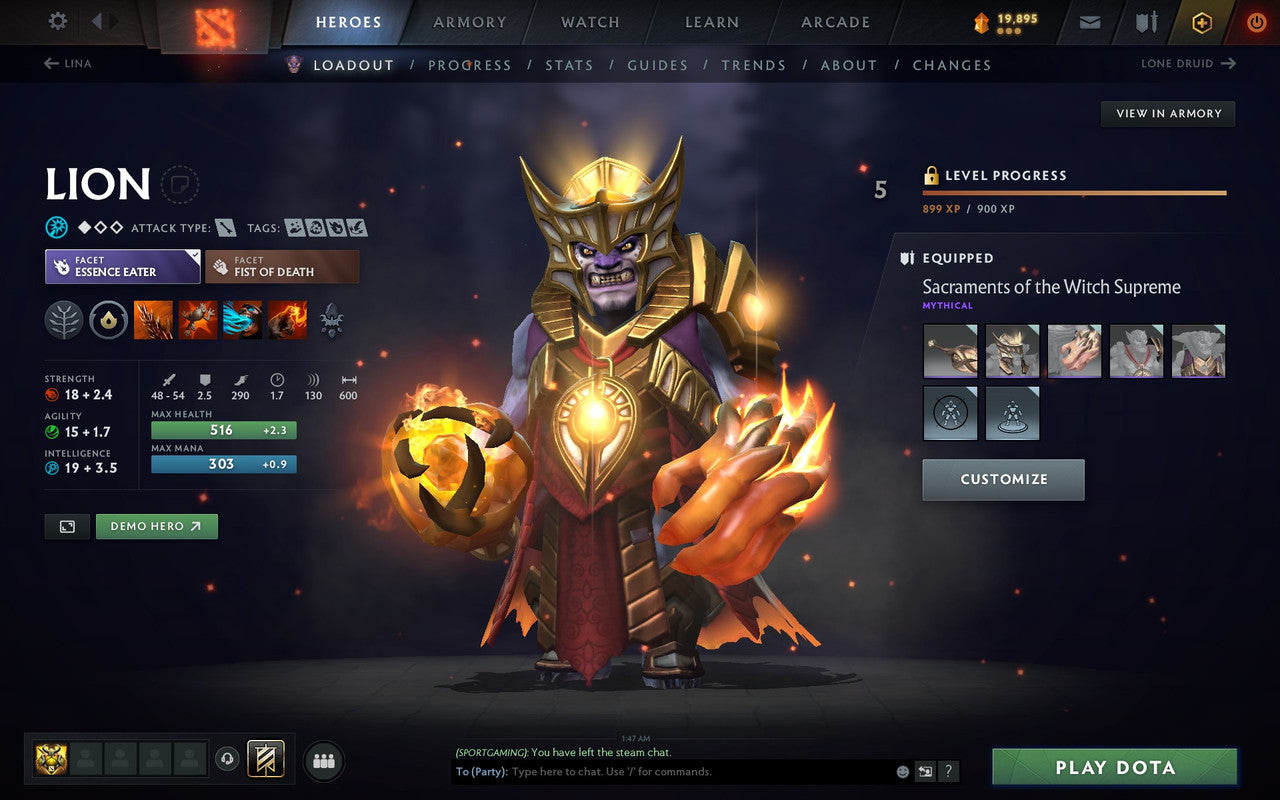Click the shield and sword armory icon

(x=1145, y=21)
